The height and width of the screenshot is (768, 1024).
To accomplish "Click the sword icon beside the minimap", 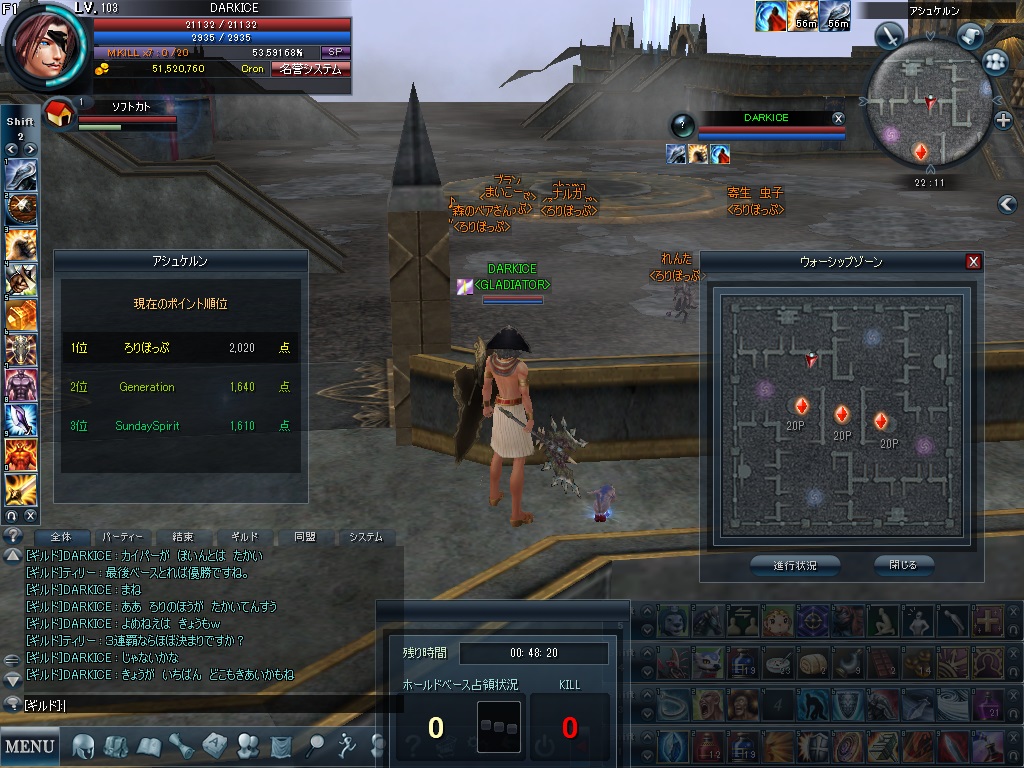I will (x=889, y=36).
